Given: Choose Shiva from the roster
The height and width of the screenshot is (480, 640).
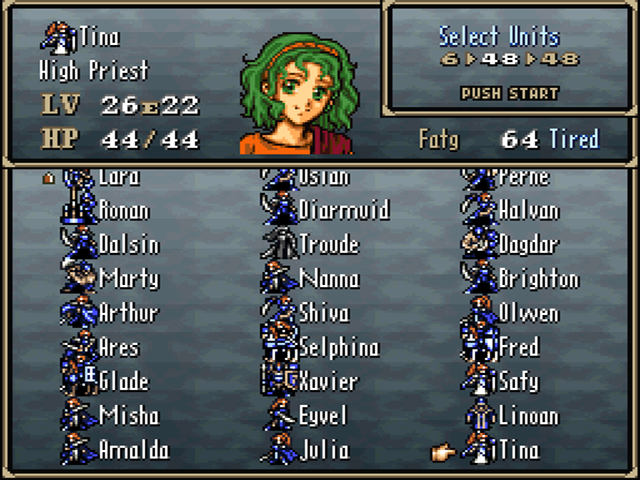Looking at the screenshot, I should [324, 313].
